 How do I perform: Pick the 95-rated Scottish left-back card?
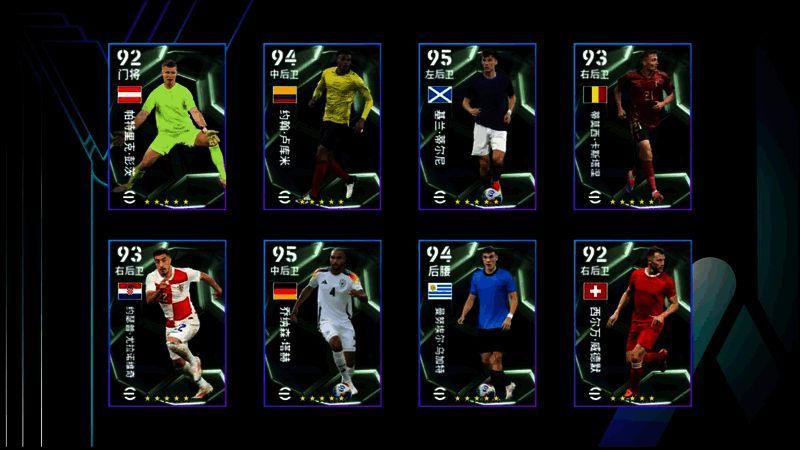[x=477, y=126]
